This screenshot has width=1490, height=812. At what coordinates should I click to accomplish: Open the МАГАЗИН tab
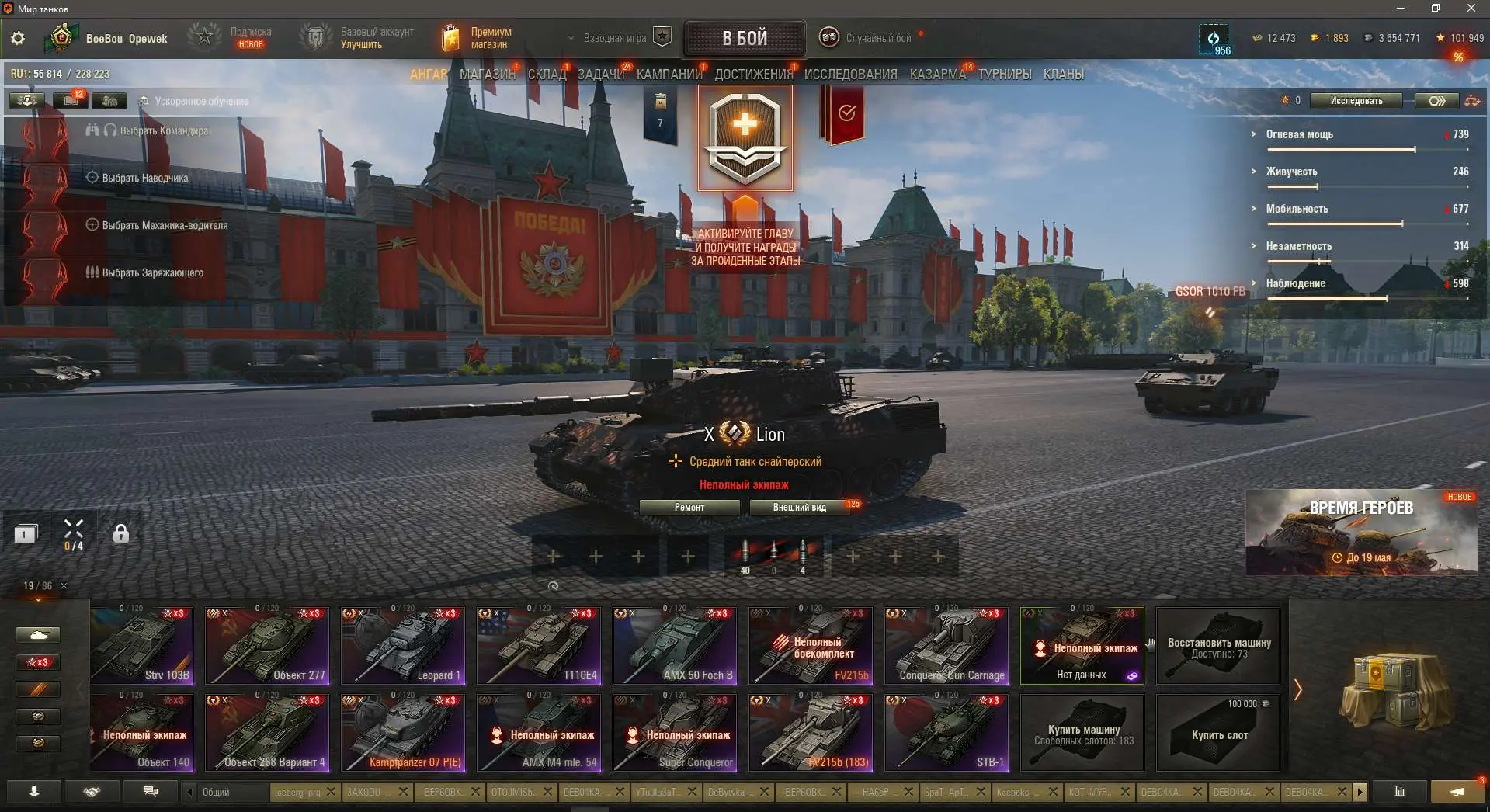pos(487,75)
